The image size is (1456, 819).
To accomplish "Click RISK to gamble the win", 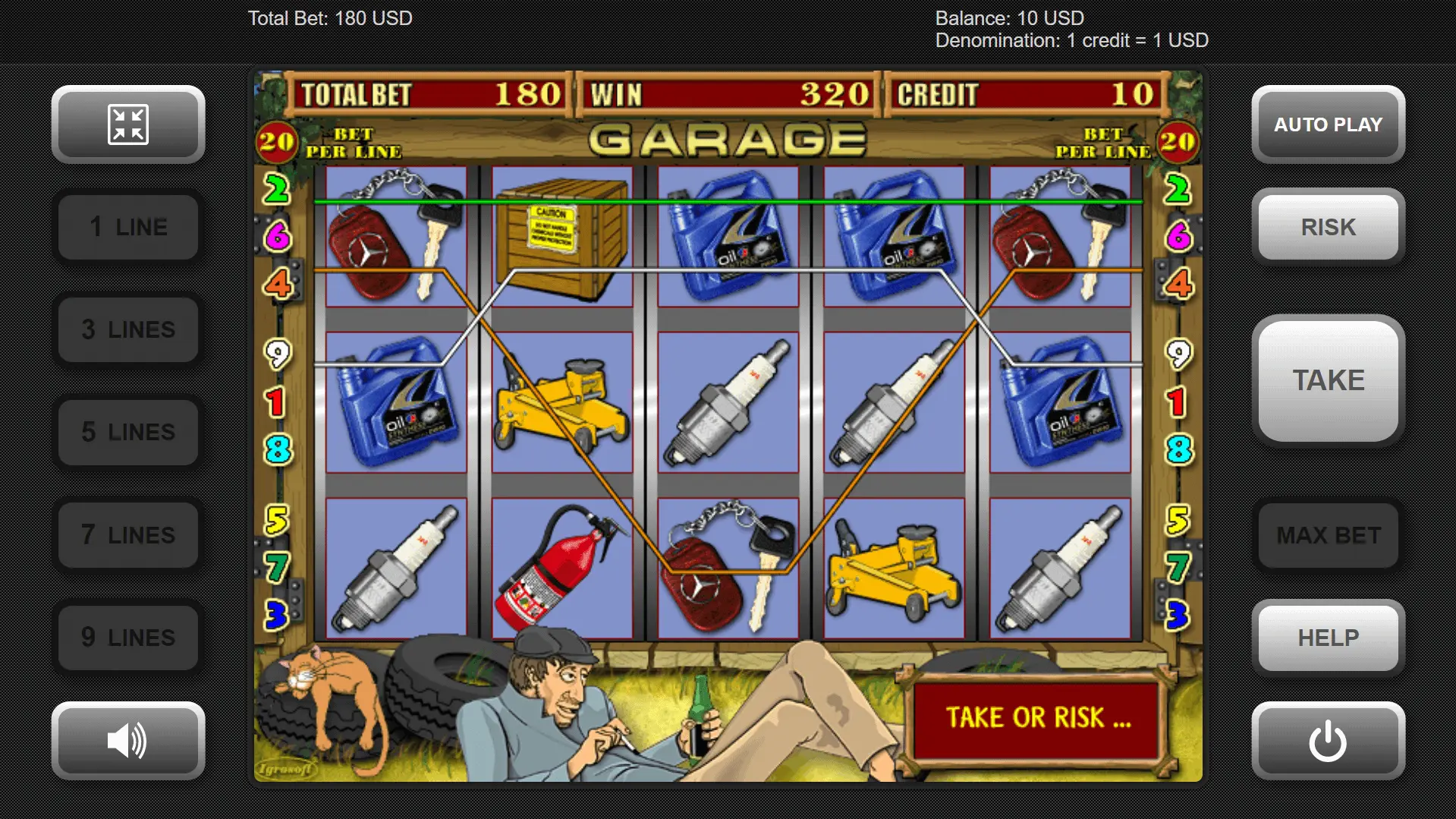I will (x=1328, y=227).
